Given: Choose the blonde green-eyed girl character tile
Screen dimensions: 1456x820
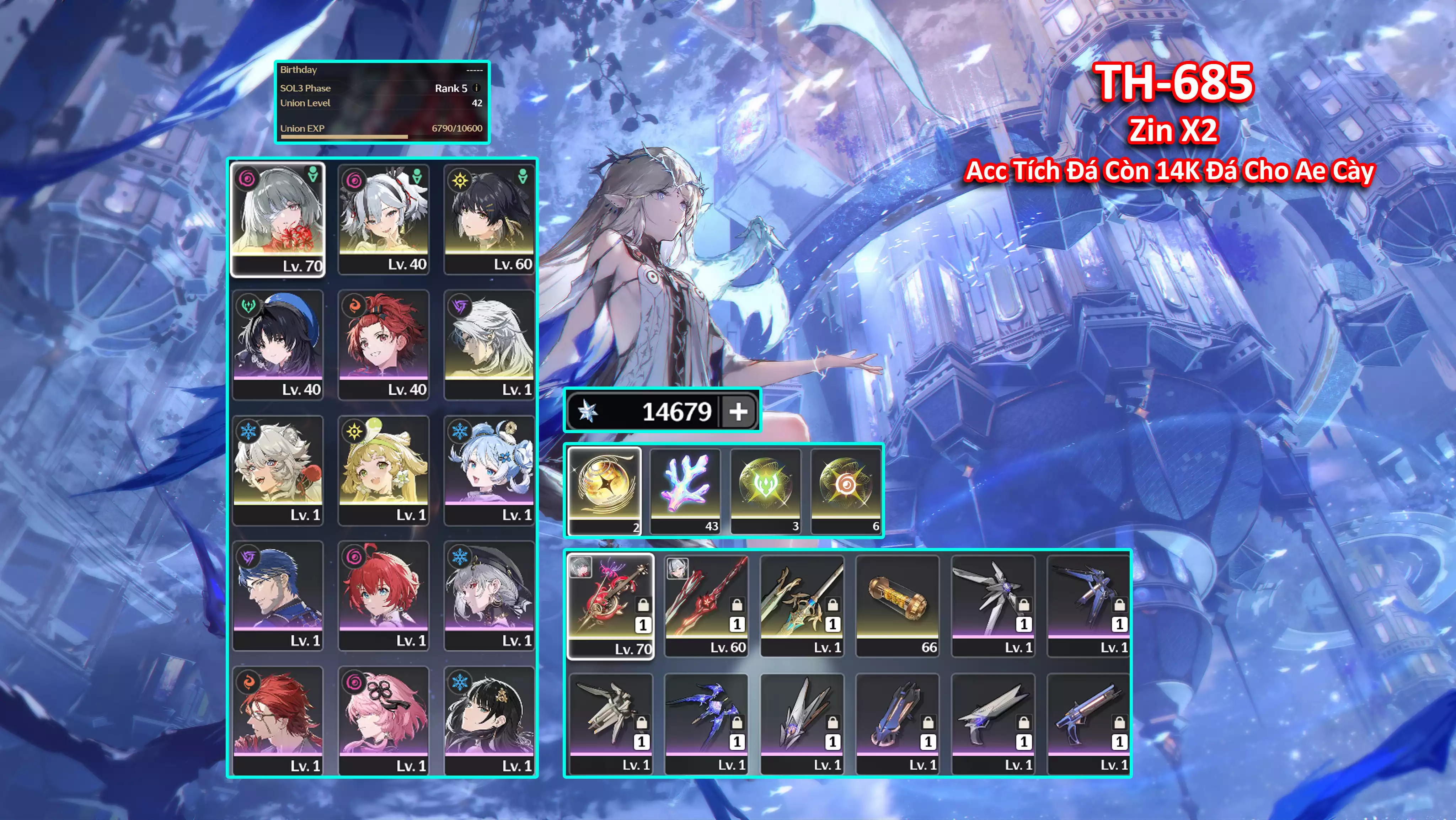Looking at the screenshot, I should pyautogui.click(x=383, y=470).
